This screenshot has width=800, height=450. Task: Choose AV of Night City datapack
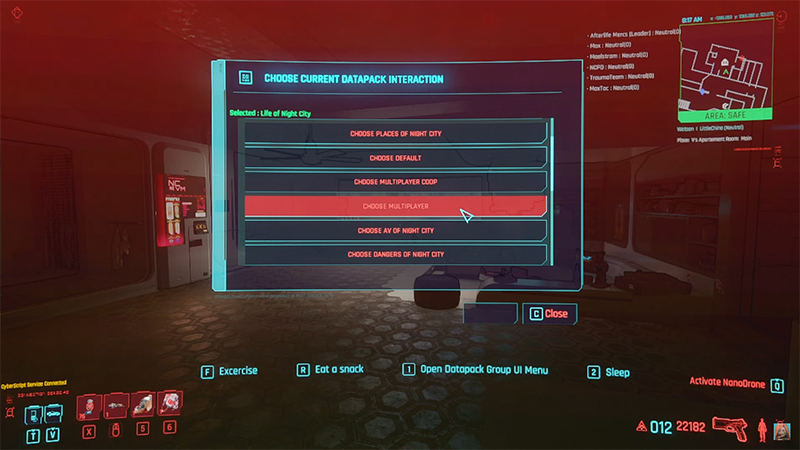point(396,230)
